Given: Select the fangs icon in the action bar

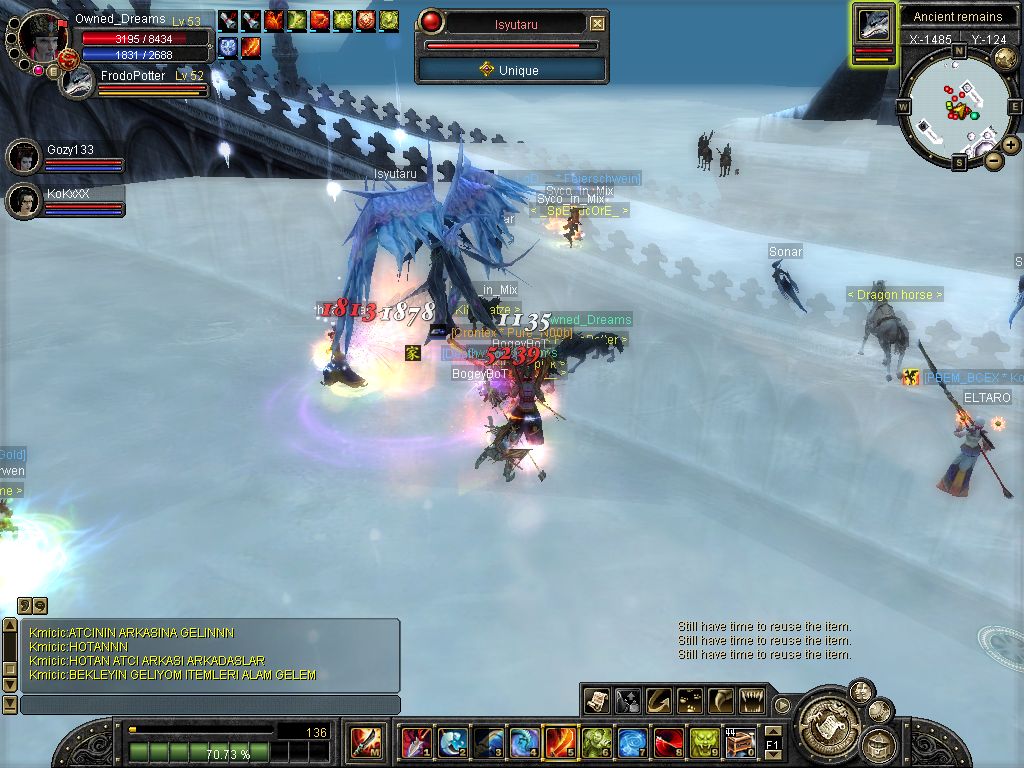Looking at the screenshot, I should (x=750, y=700).
